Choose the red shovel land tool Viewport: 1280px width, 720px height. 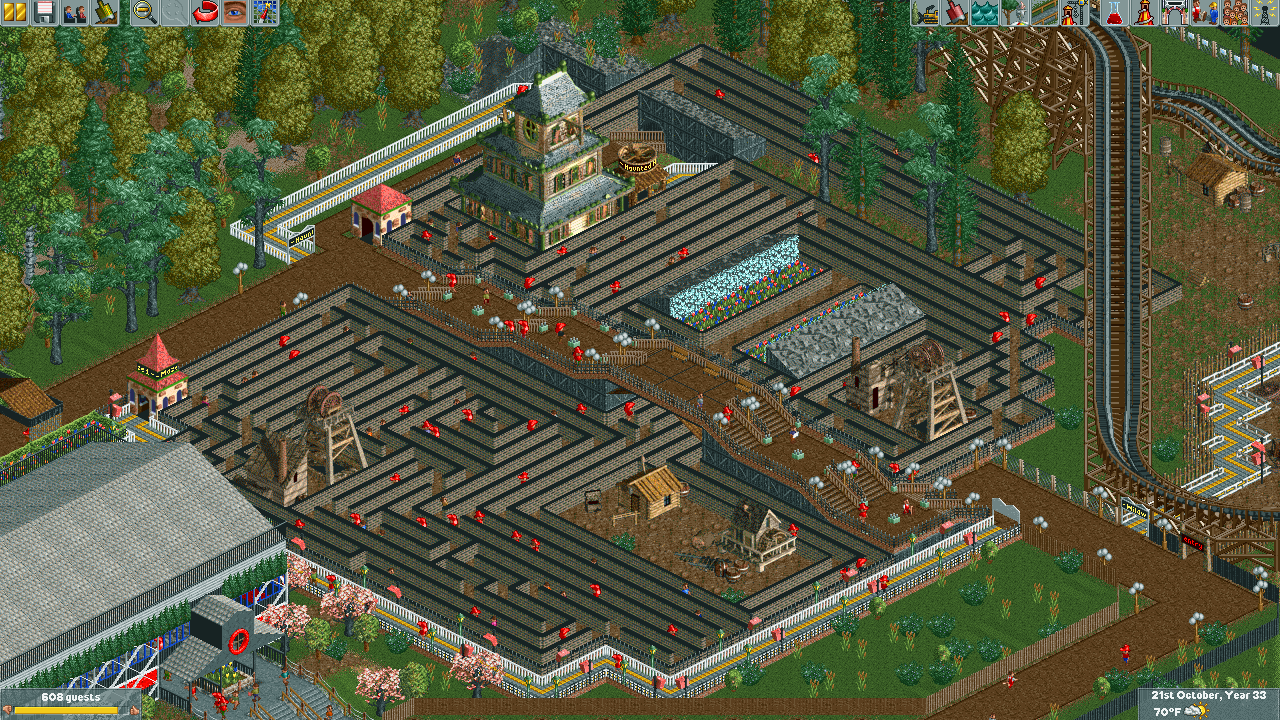(x=955, y=12)
